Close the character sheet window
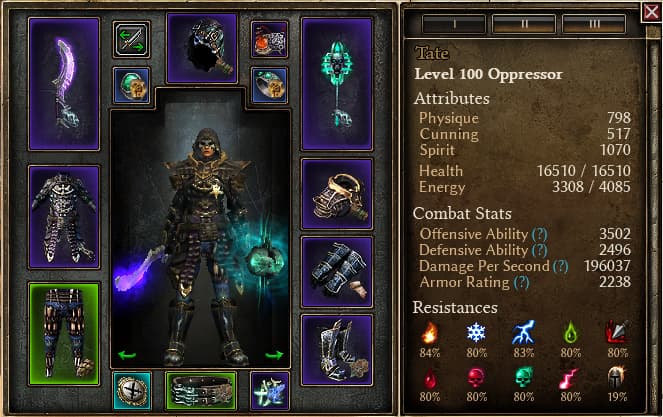 (652, 11)
